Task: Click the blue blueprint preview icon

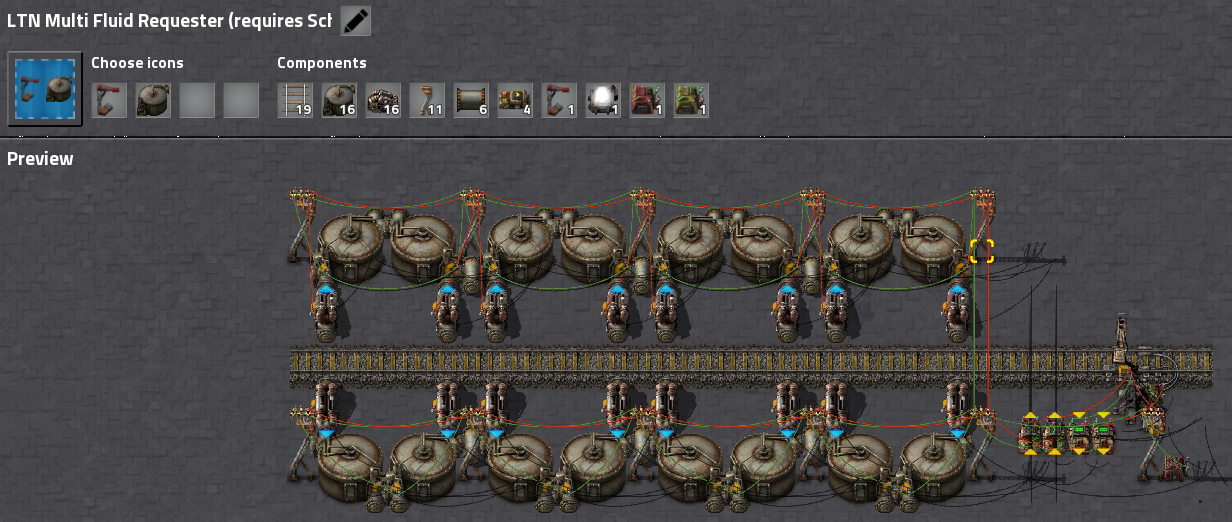Action: point(45,89)
